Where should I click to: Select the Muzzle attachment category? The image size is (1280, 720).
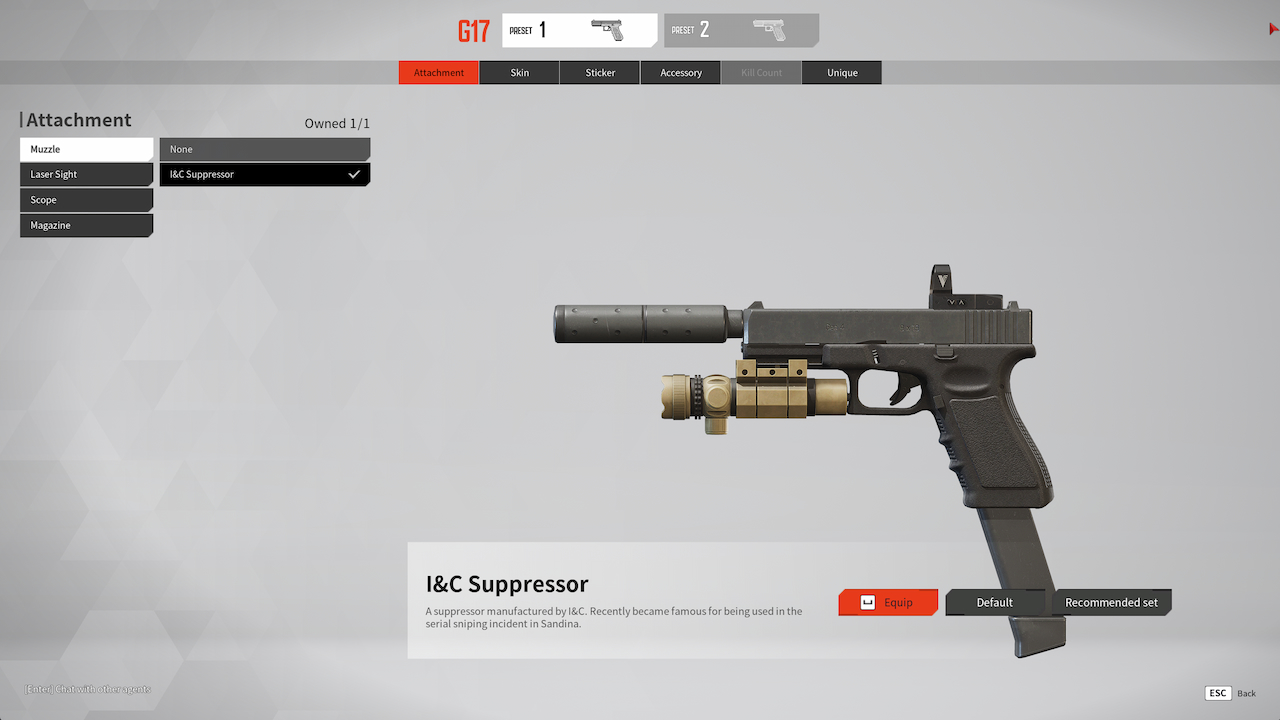pos(86,149)
